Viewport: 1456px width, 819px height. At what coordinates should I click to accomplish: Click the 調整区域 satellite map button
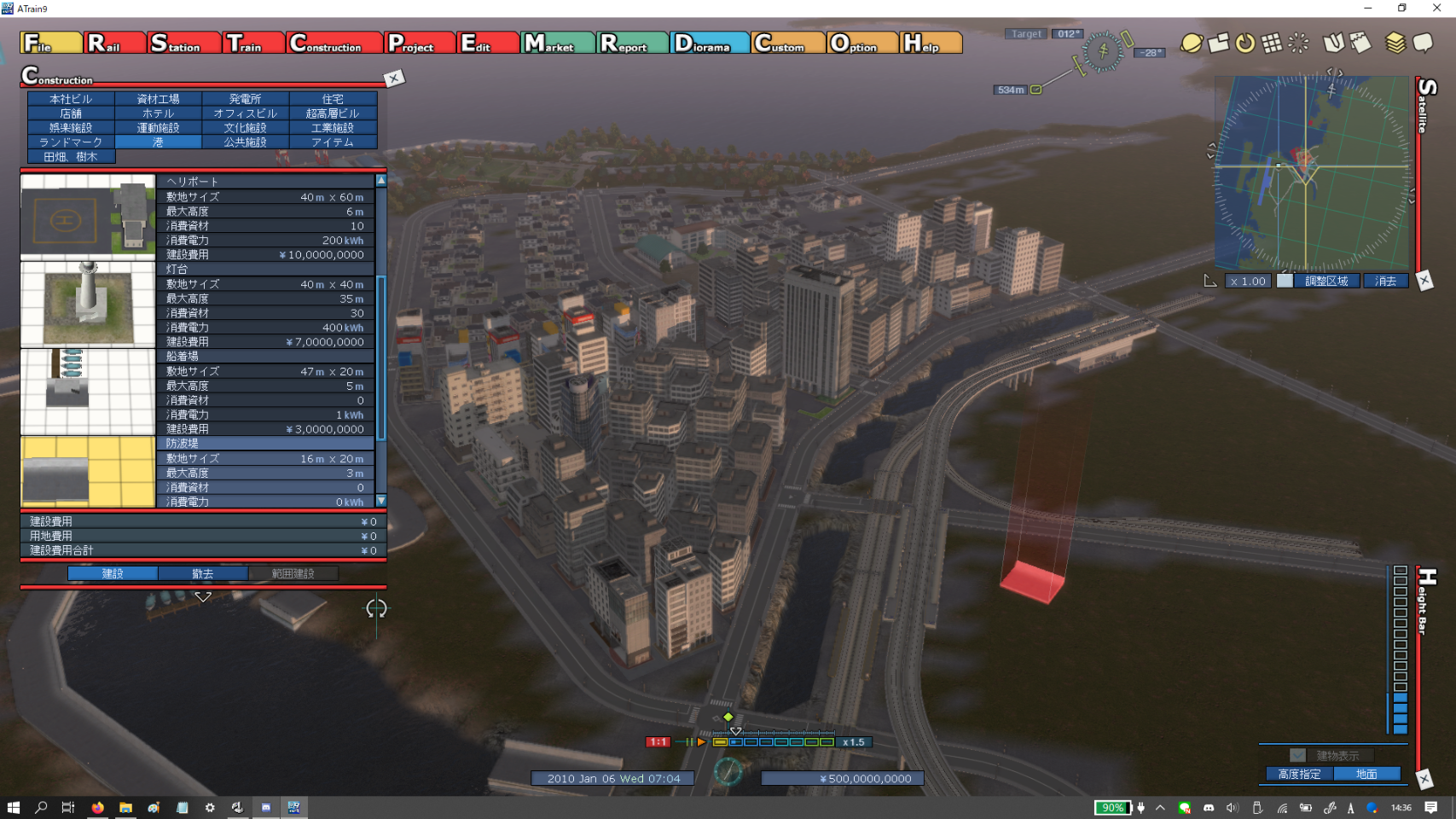pyautogui.click(x=1326, y=281)
